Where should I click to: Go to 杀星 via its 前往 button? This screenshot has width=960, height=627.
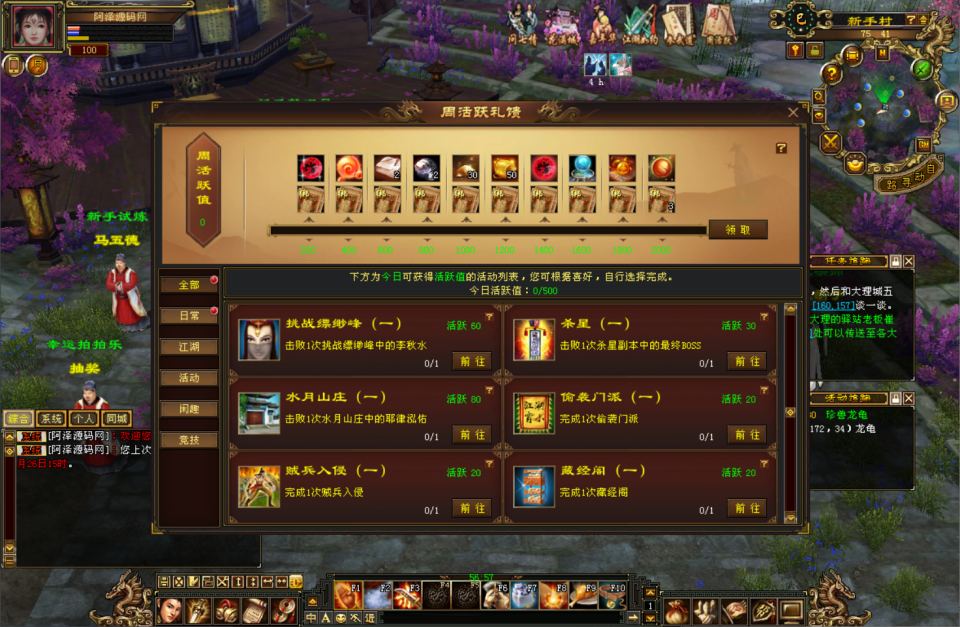746,361
